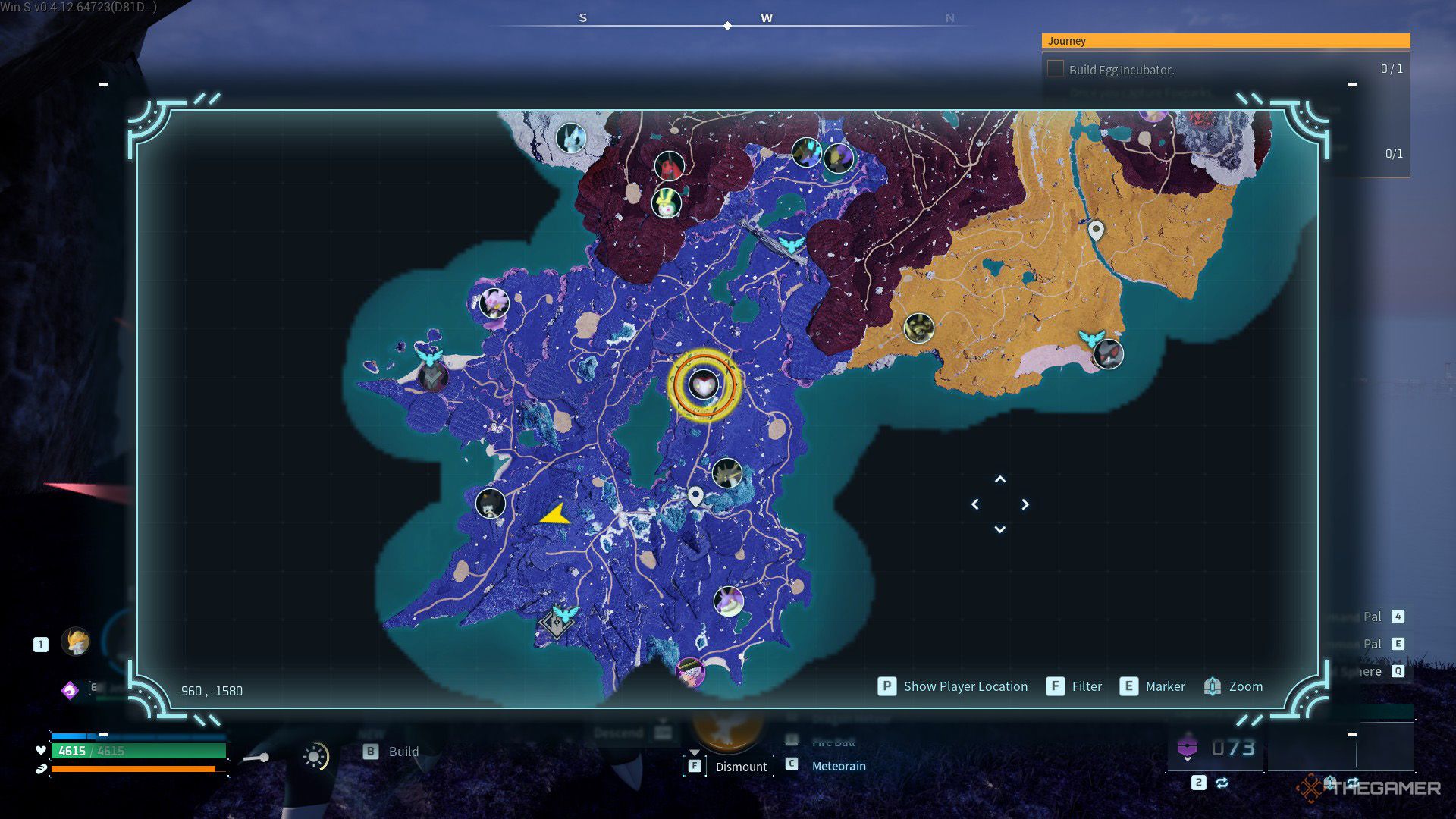This screenshot has height=819, width=1456.
Task: Click the diamond dungeon icon on the south shore
Action: pos(556,625)
